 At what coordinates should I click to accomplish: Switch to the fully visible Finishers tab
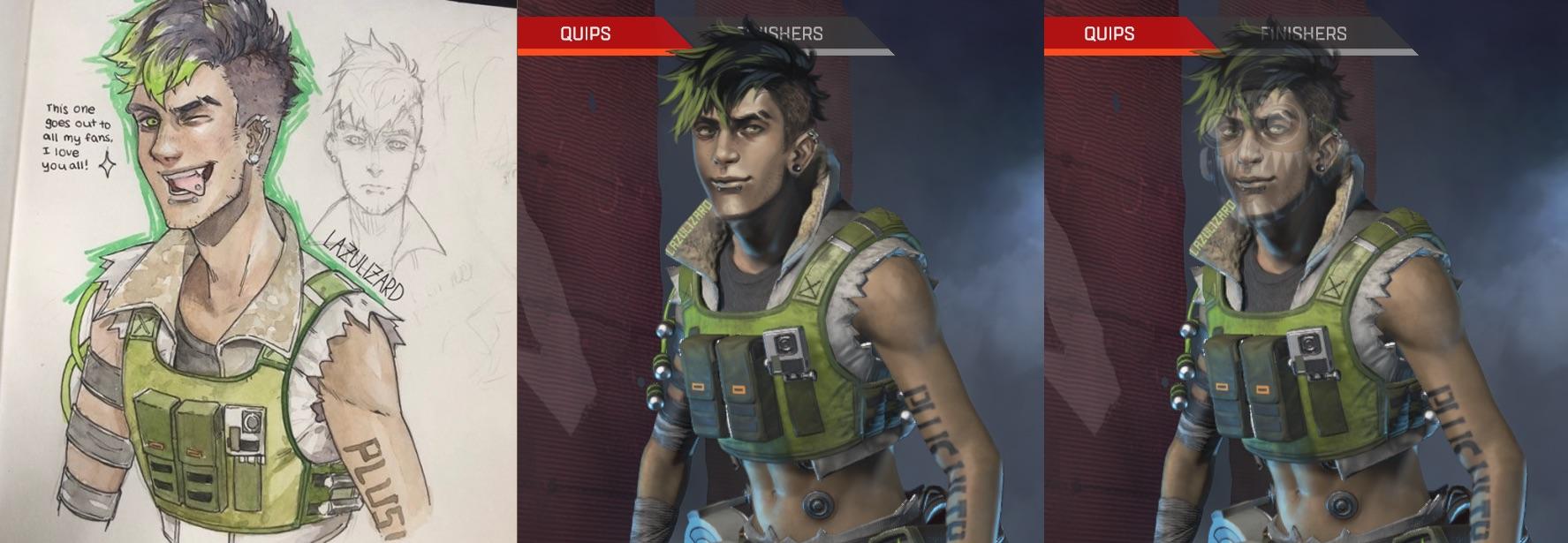[x=1303, y=34]
